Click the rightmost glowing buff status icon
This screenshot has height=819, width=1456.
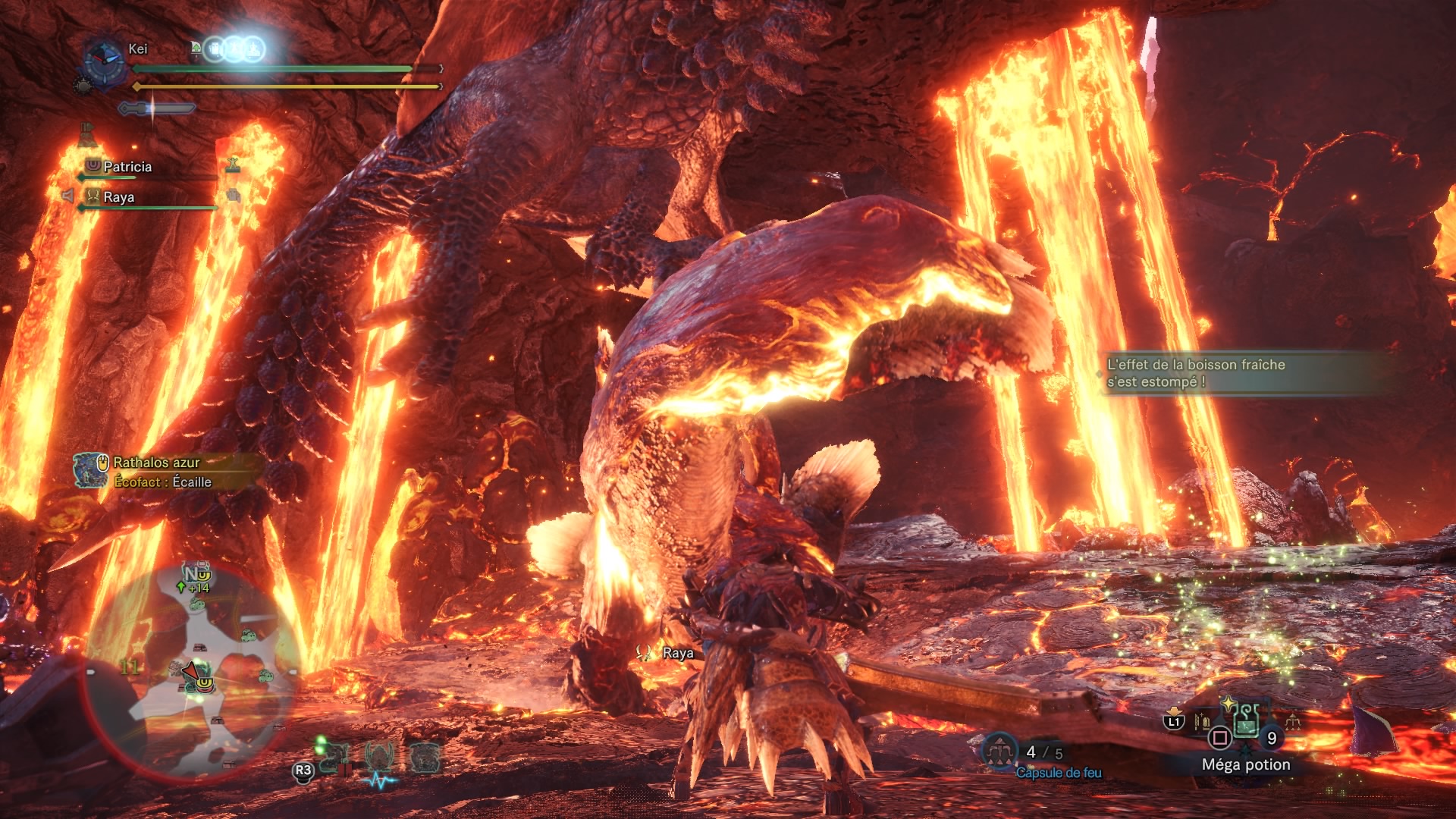point(253,49)
